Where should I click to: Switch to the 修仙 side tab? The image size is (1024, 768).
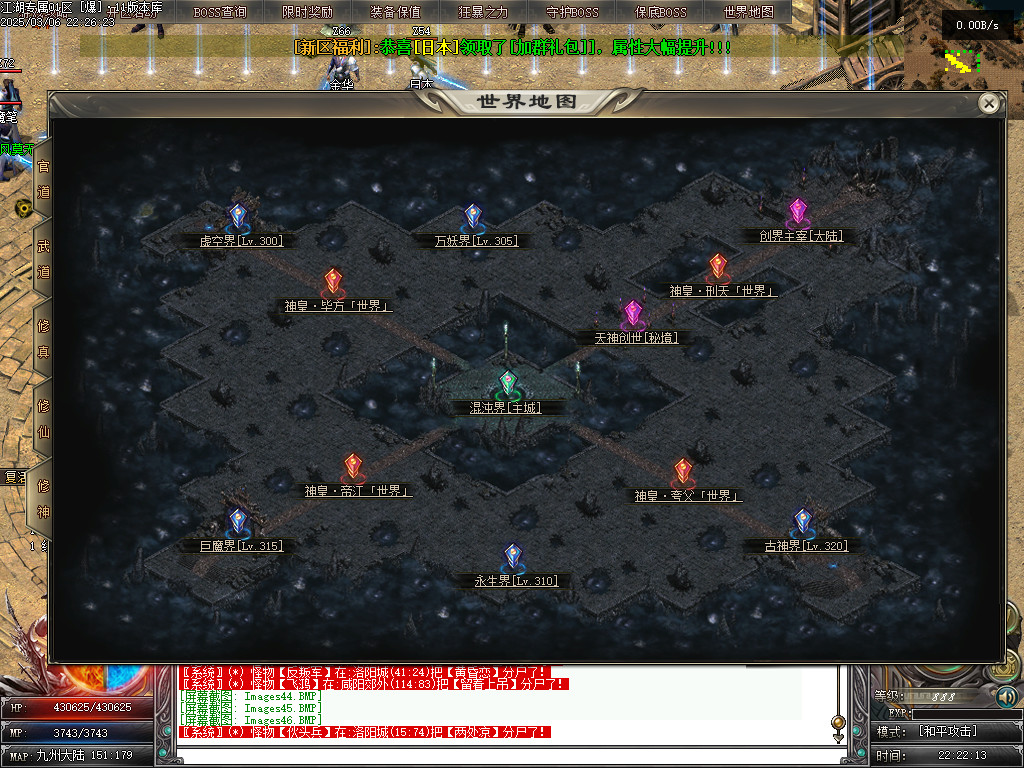[43, 418]
